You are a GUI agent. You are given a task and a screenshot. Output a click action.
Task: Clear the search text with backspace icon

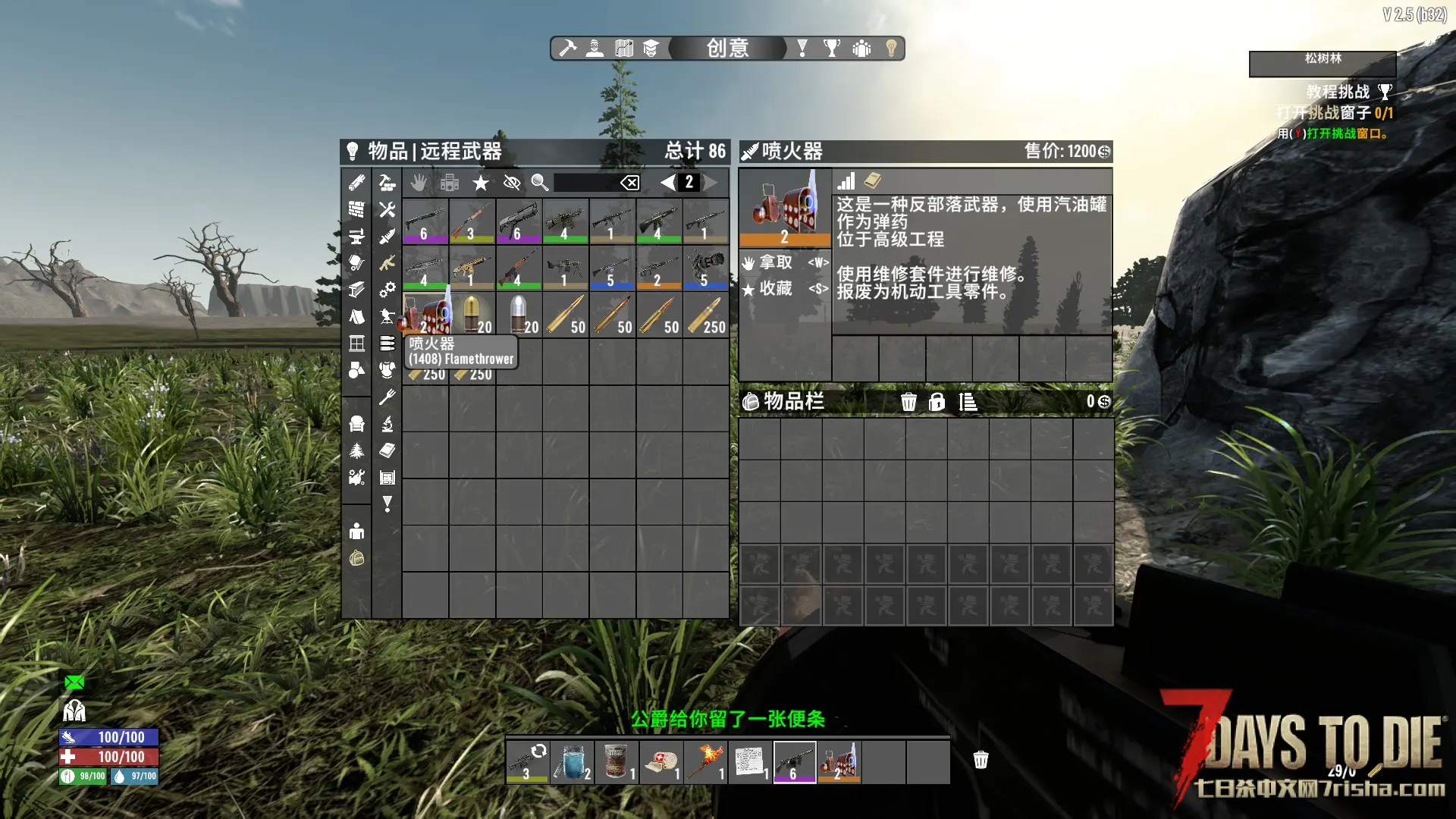point(629,183)
